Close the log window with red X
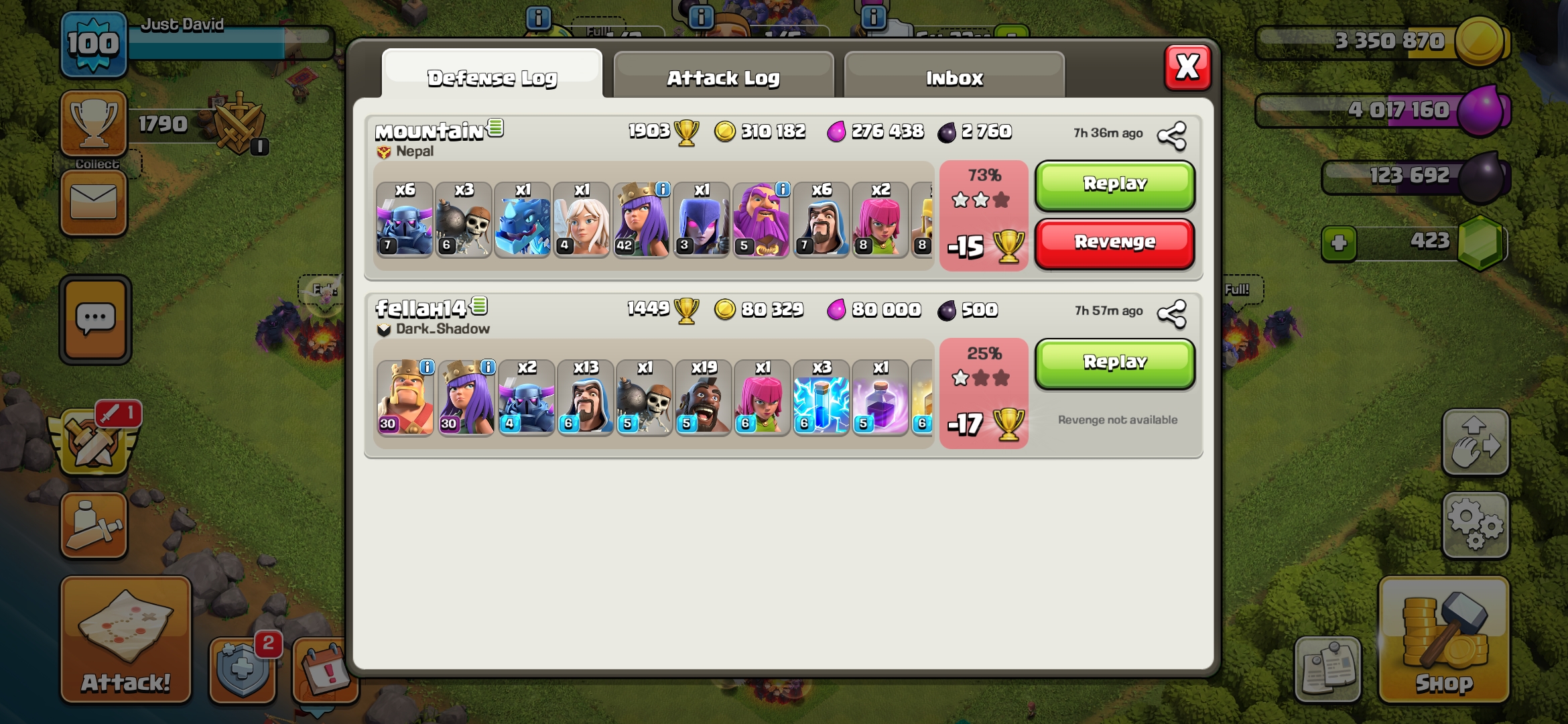1568x724 pixels. tap(1187, 67)
